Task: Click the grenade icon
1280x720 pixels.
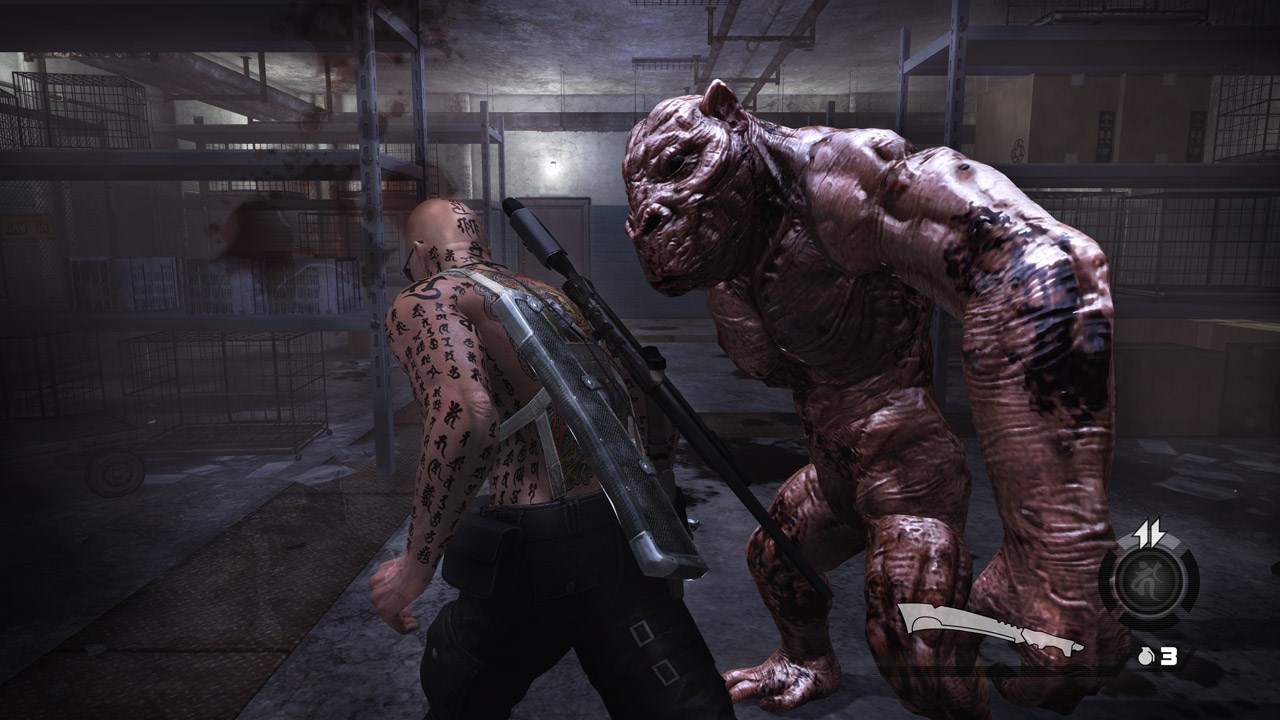Action: pos(1146,657)
